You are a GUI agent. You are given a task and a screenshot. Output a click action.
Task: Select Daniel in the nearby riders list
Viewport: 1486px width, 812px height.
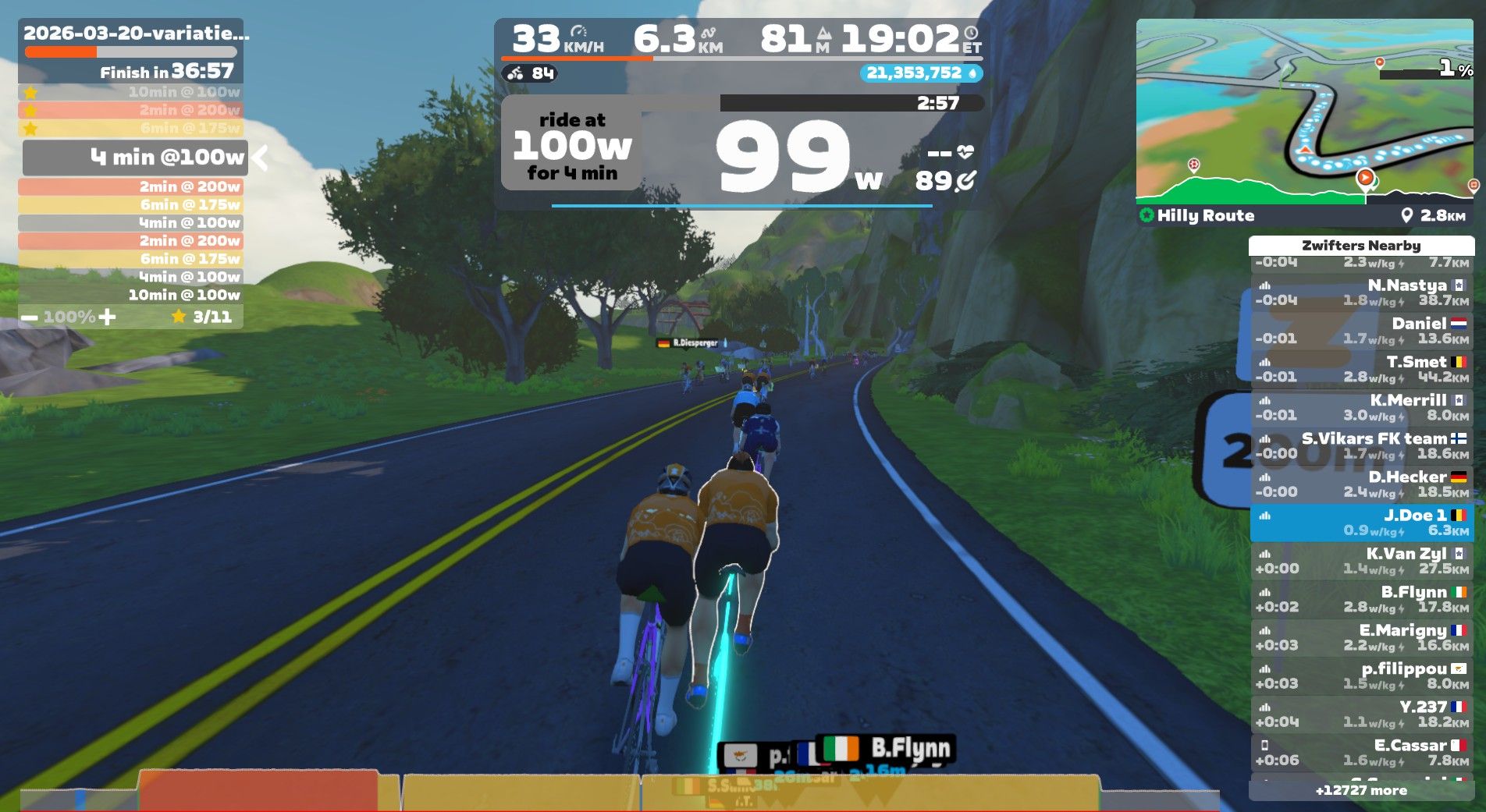1361,331
